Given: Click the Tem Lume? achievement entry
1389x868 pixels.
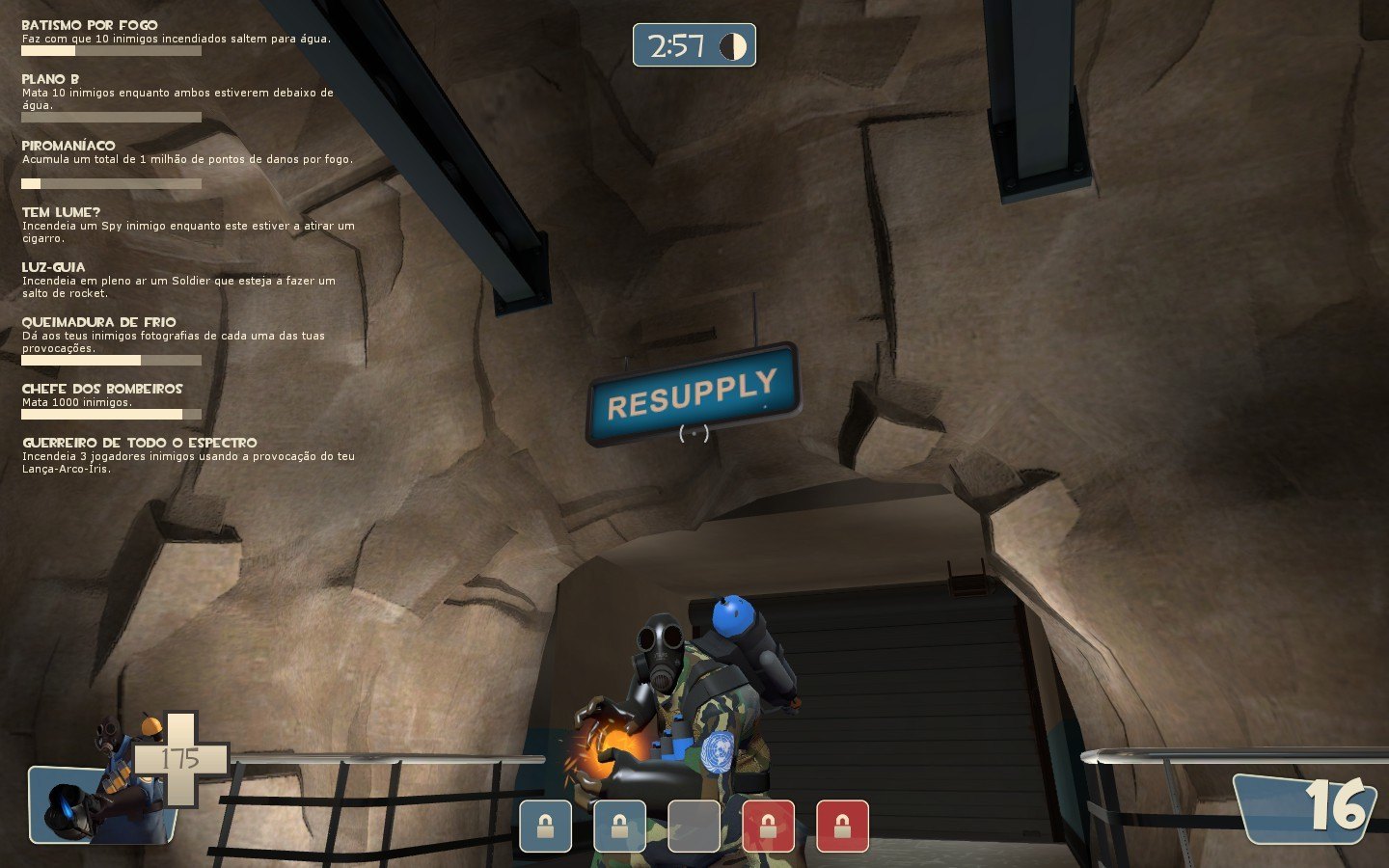Looking at the screenshot, I should [61, 212].
